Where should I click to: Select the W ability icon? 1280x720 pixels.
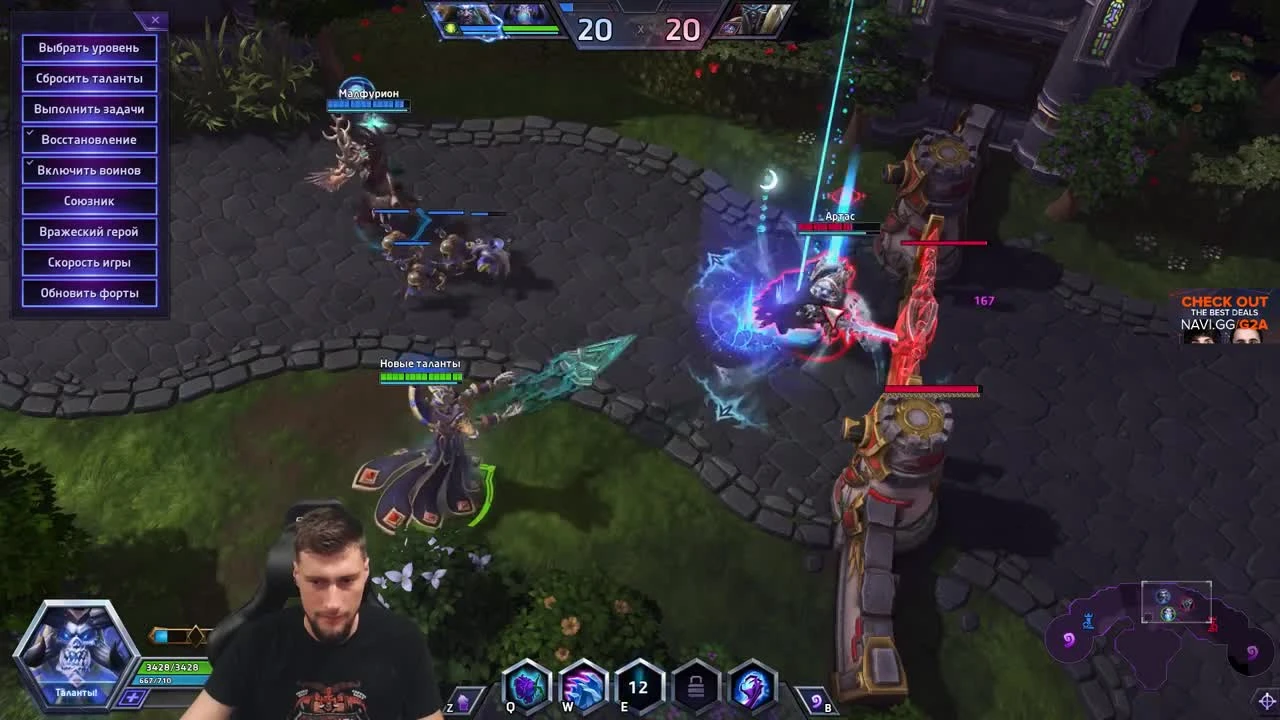pyautogui.click(x=582, y=688)
